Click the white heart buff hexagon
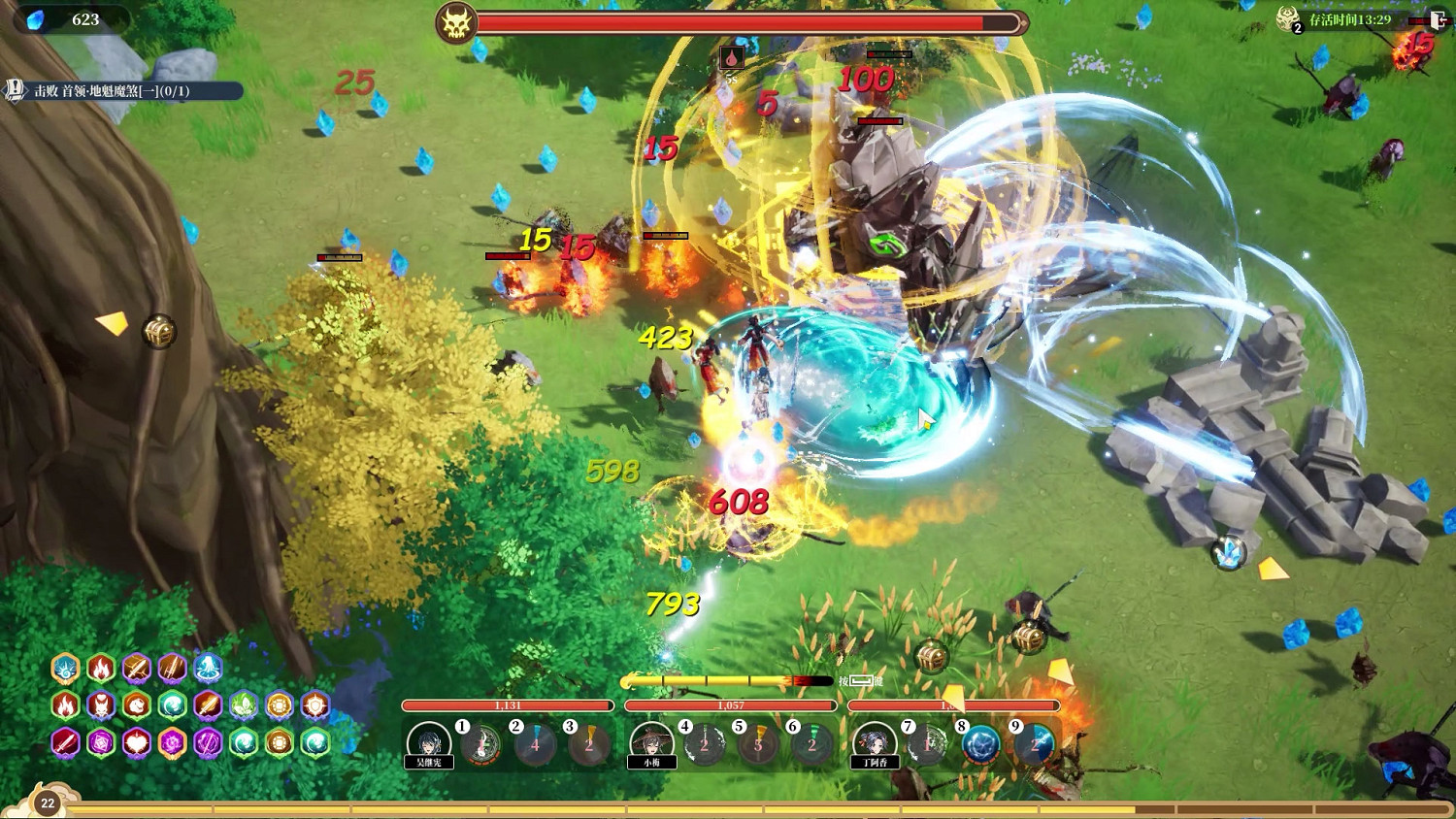1456x819 pixels. pyautogui.click(x=135, y=742)
